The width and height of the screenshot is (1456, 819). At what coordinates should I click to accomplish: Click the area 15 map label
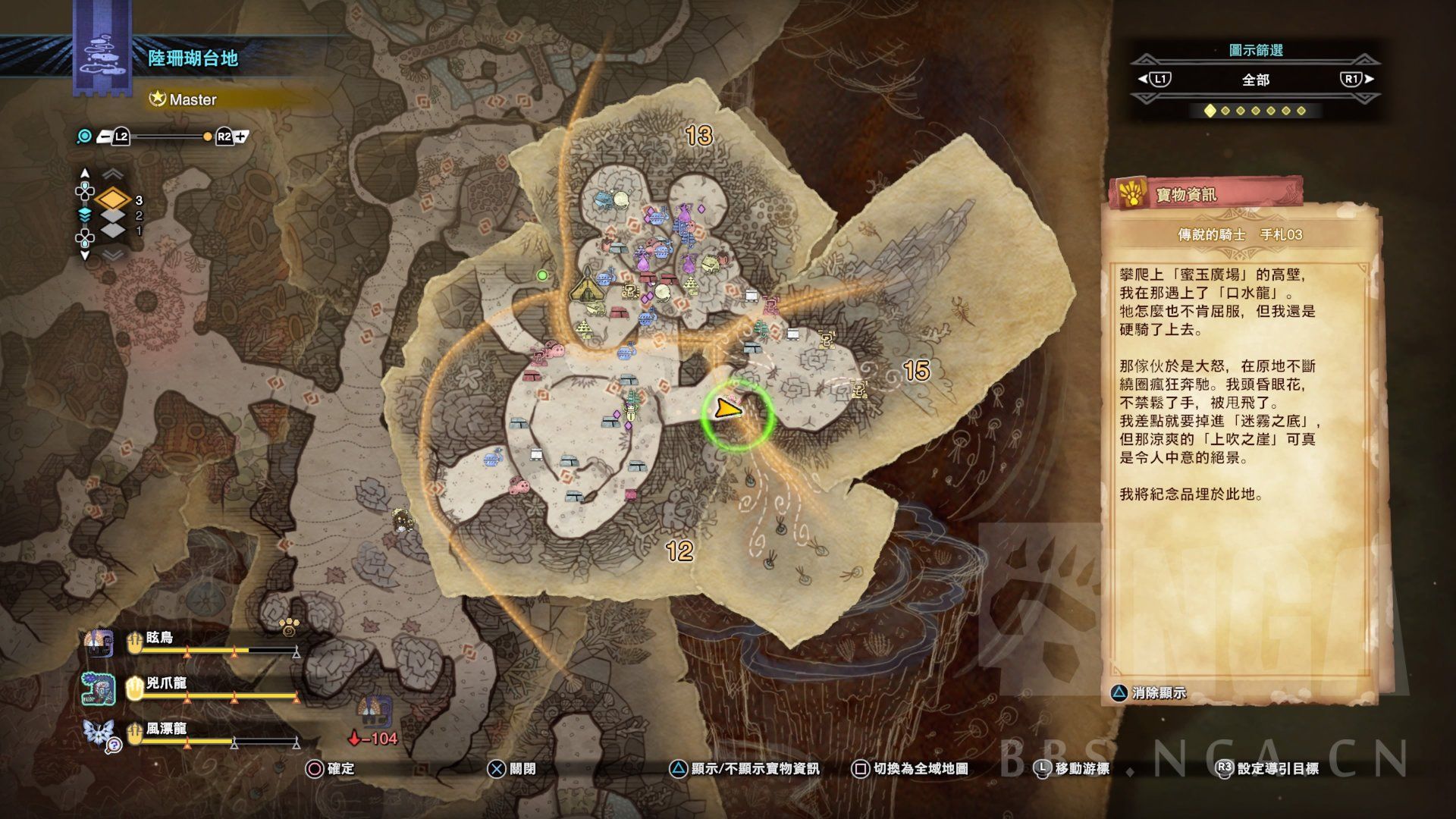click(916, 370)
